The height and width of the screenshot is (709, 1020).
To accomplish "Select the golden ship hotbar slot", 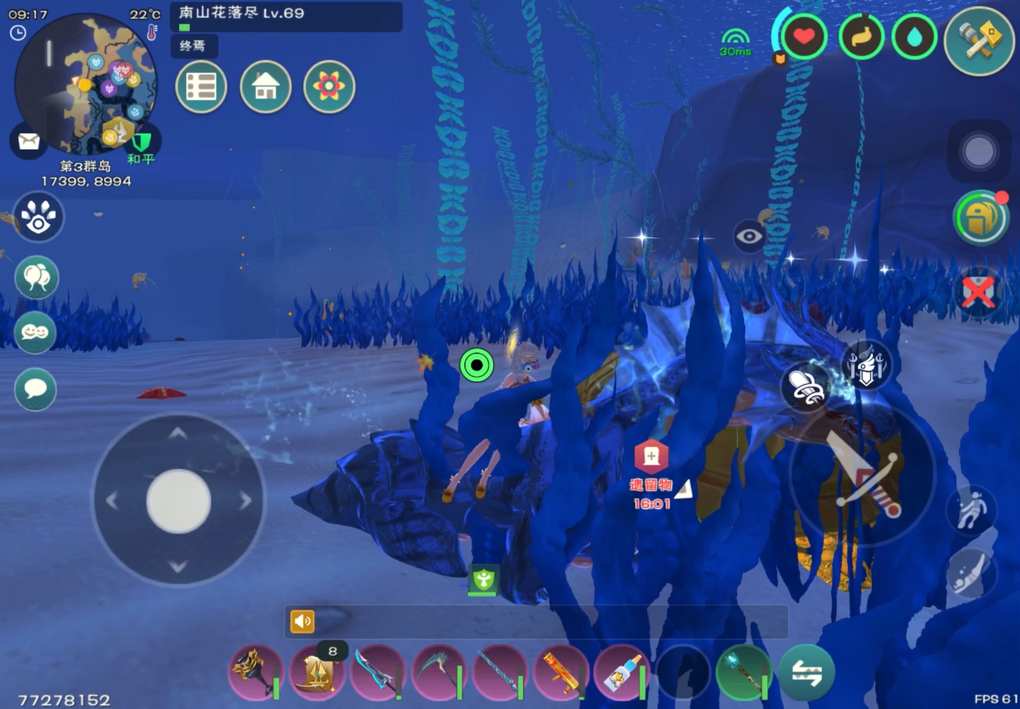I will pos(317,673).
